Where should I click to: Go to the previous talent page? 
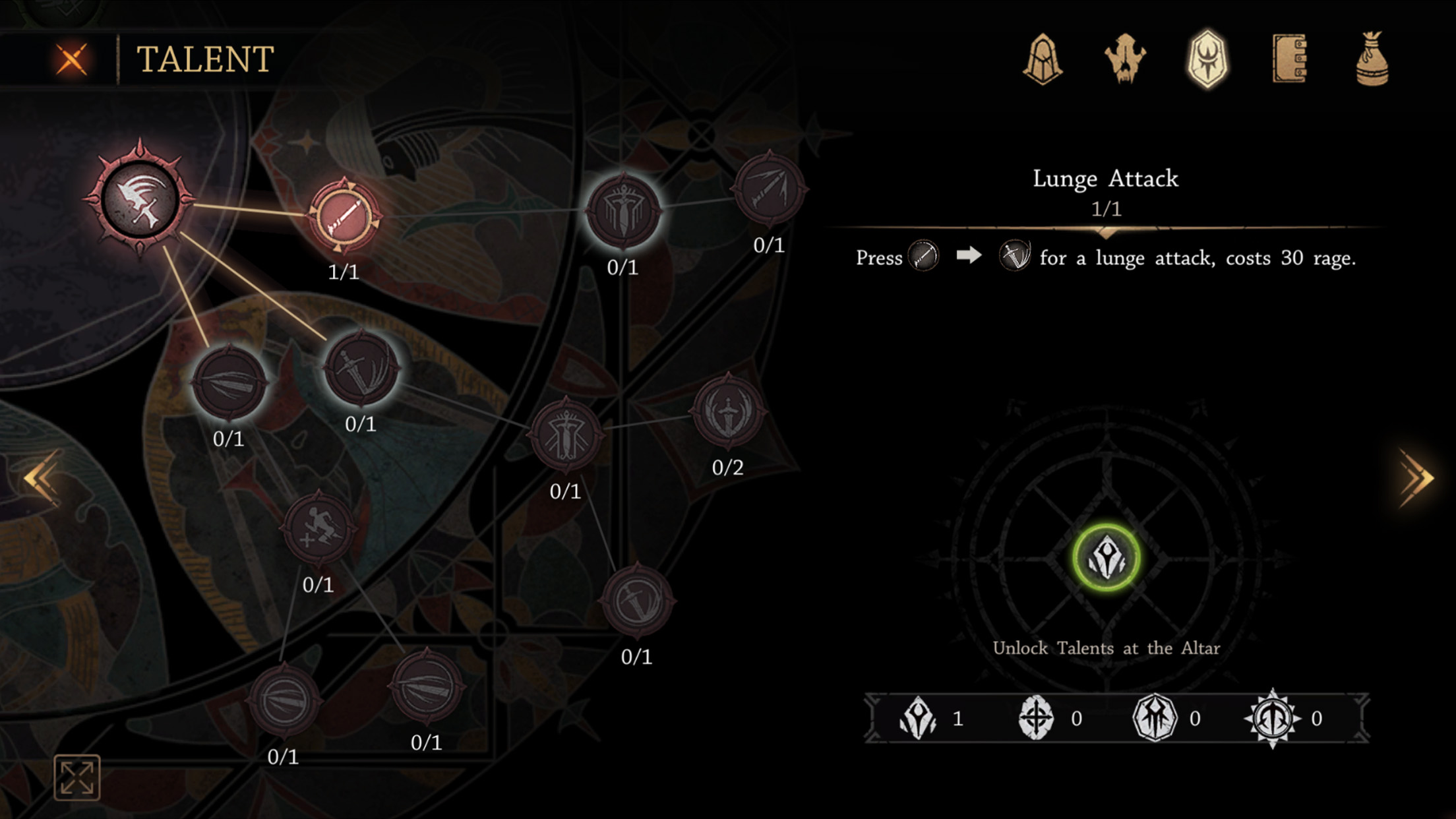(41, 479)
